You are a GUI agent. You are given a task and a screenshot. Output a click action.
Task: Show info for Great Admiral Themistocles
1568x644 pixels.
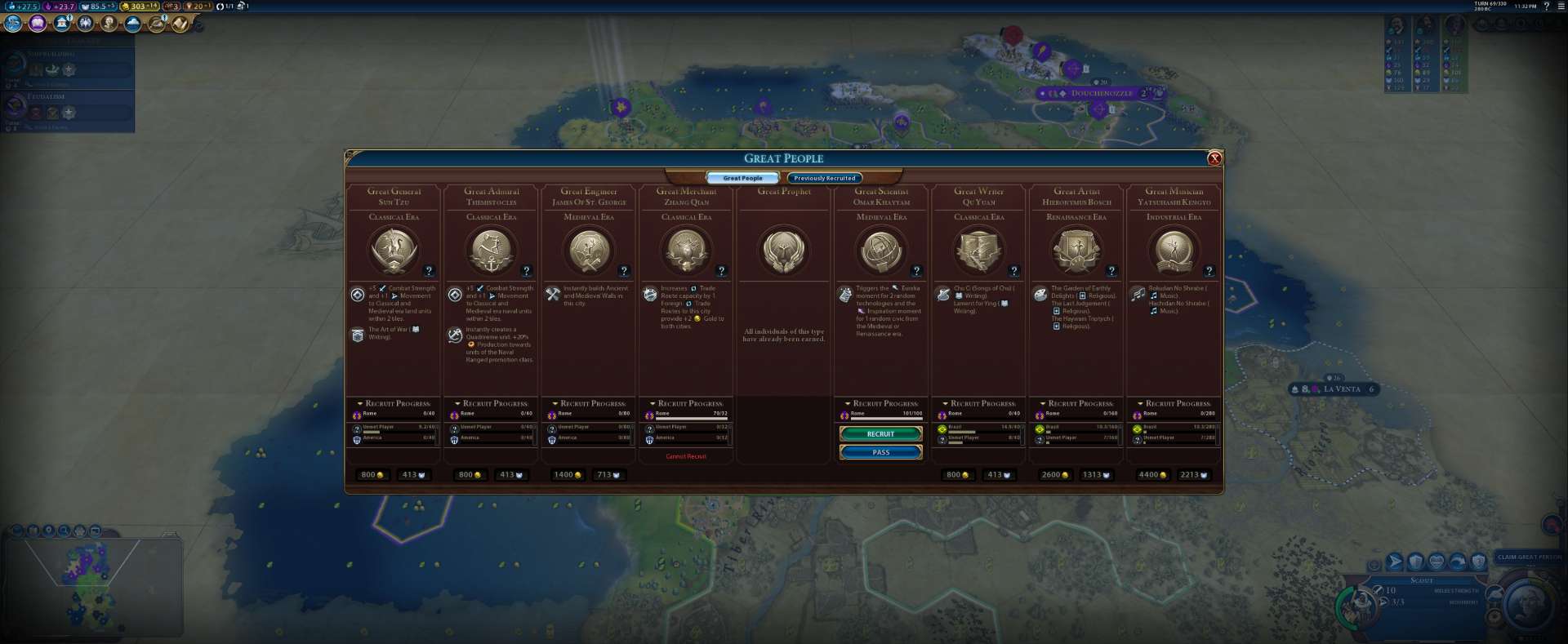(x=527, y=271)
